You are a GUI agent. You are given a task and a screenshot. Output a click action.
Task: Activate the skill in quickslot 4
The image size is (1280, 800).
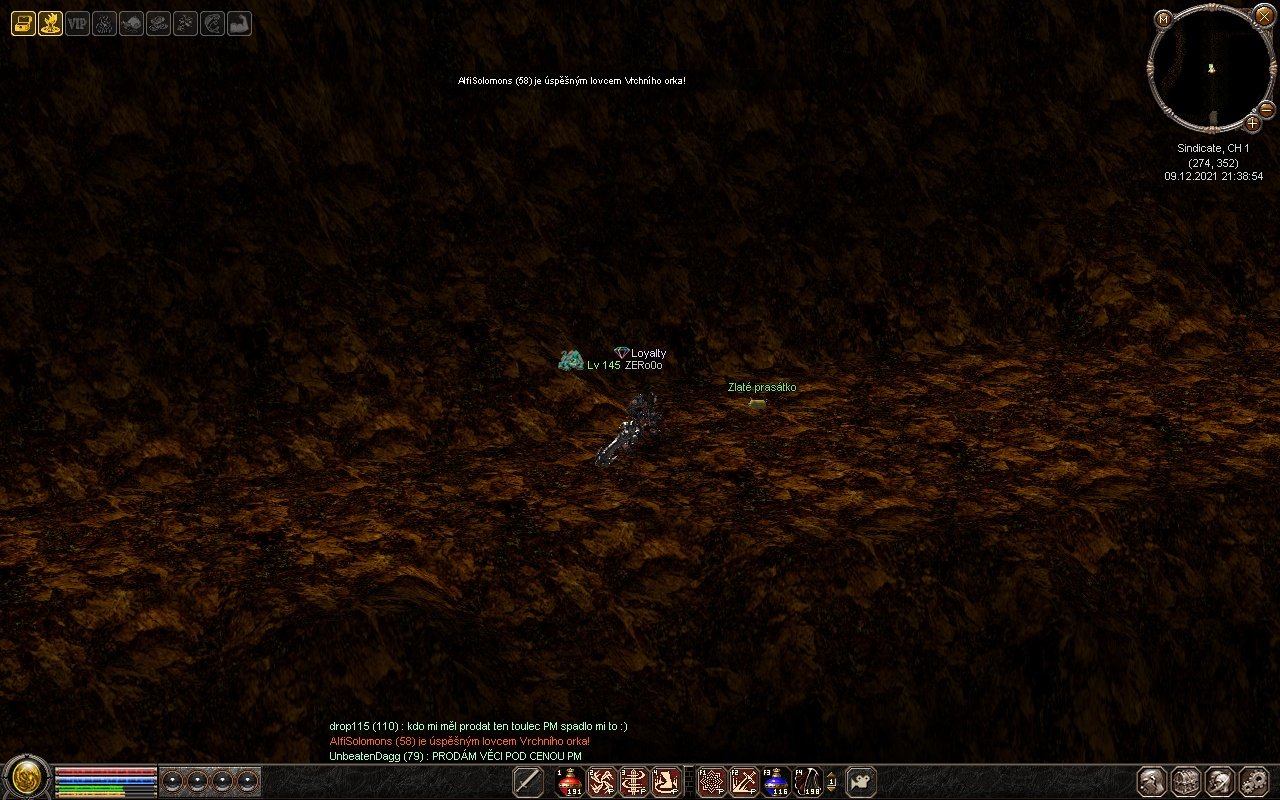pyautogui.click(x=667, y=782)
